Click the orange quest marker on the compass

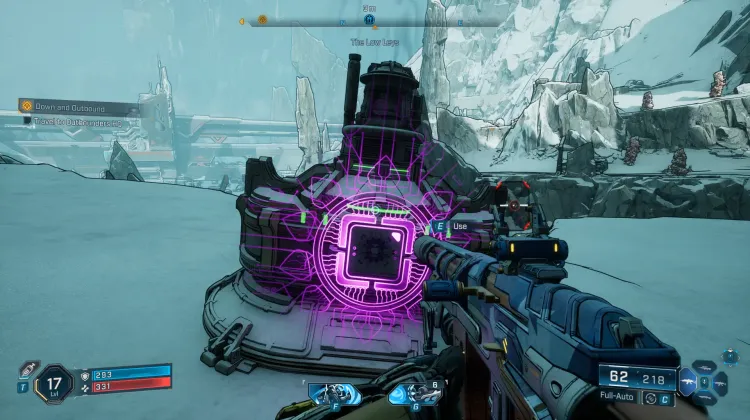tap(262, 19)
